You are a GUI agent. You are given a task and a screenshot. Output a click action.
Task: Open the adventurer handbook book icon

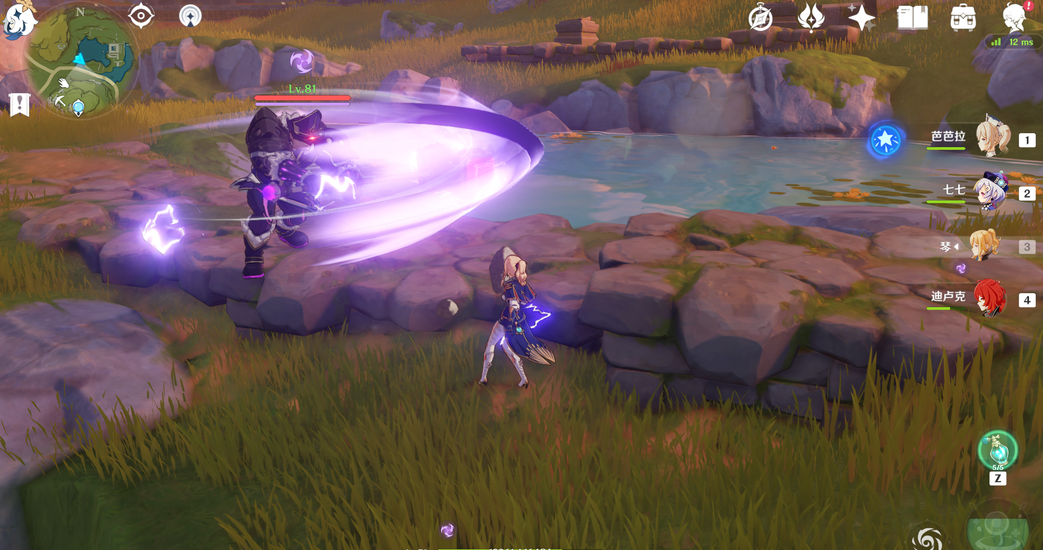coord(912,17)
